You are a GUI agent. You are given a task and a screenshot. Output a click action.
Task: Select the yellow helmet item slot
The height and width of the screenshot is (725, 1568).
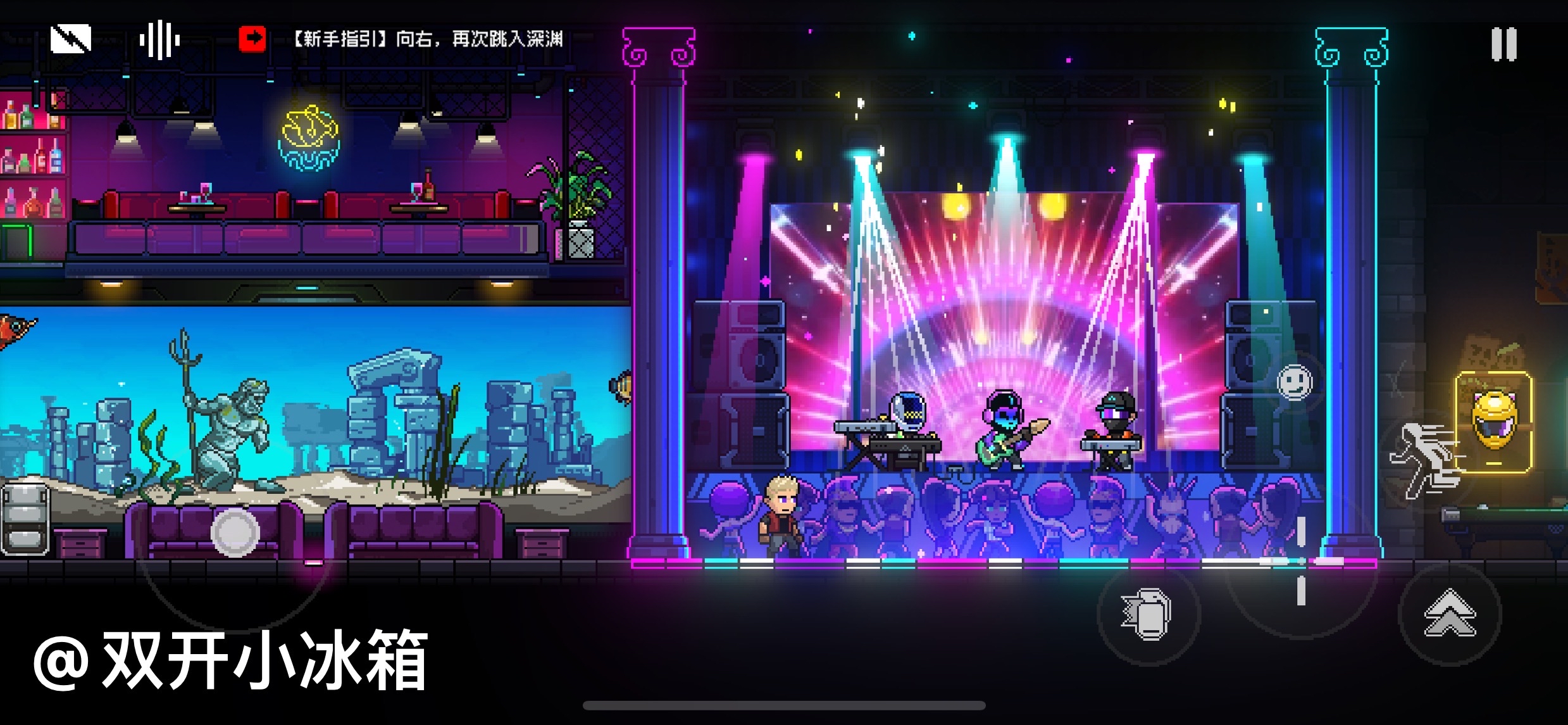click(x=1494, y=422)
